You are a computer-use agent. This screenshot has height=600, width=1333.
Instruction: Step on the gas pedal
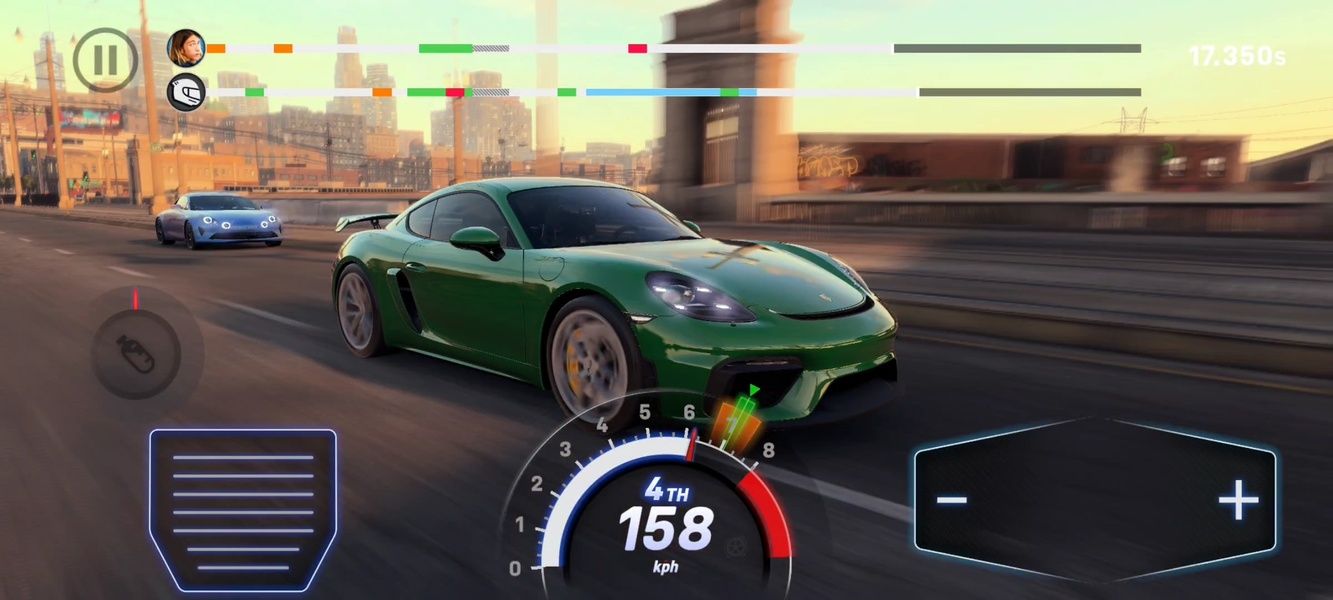pos(243,509)
